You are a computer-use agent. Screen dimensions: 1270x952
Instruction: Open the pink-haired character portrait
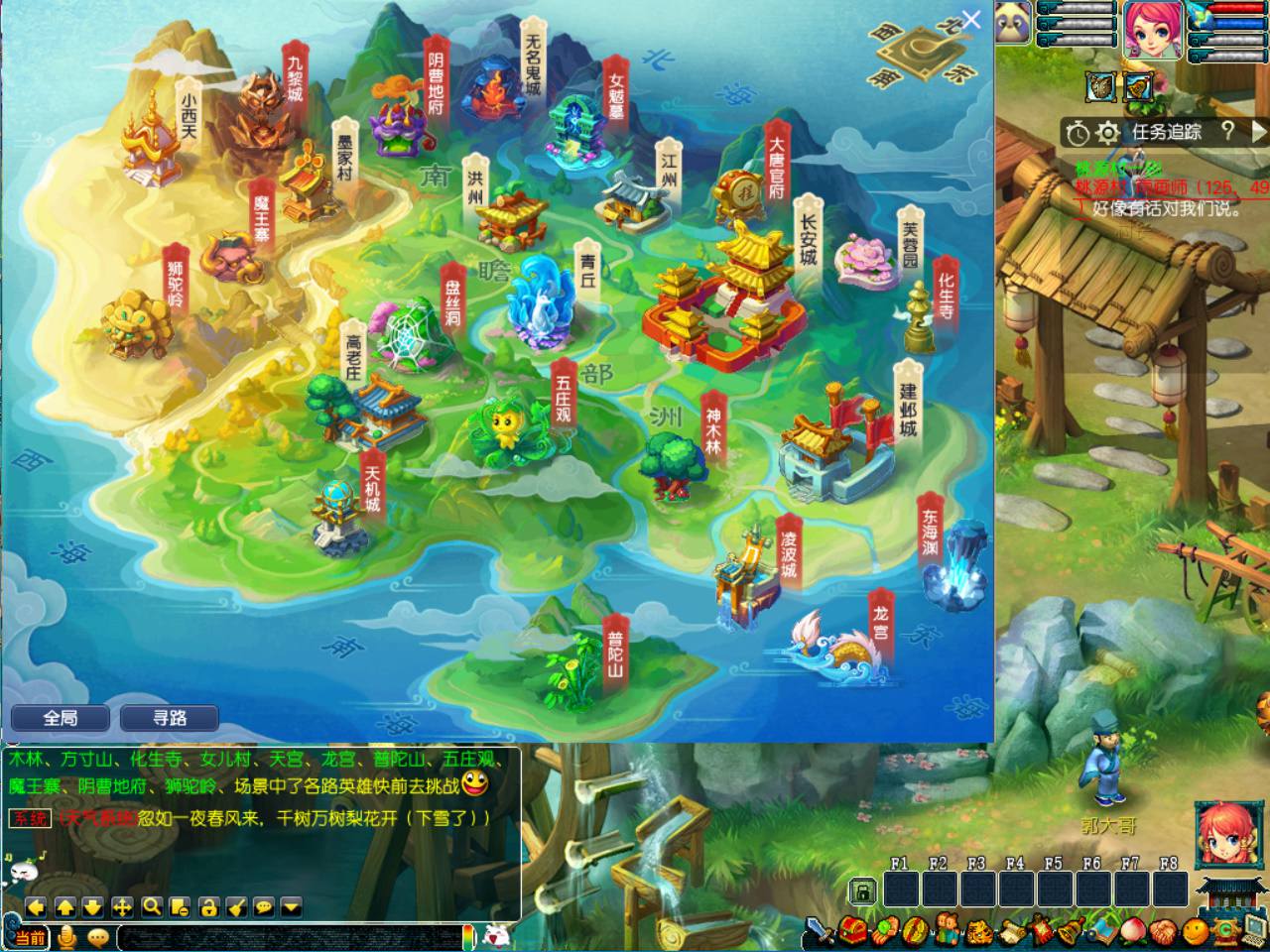click(x=1151, y=28)
